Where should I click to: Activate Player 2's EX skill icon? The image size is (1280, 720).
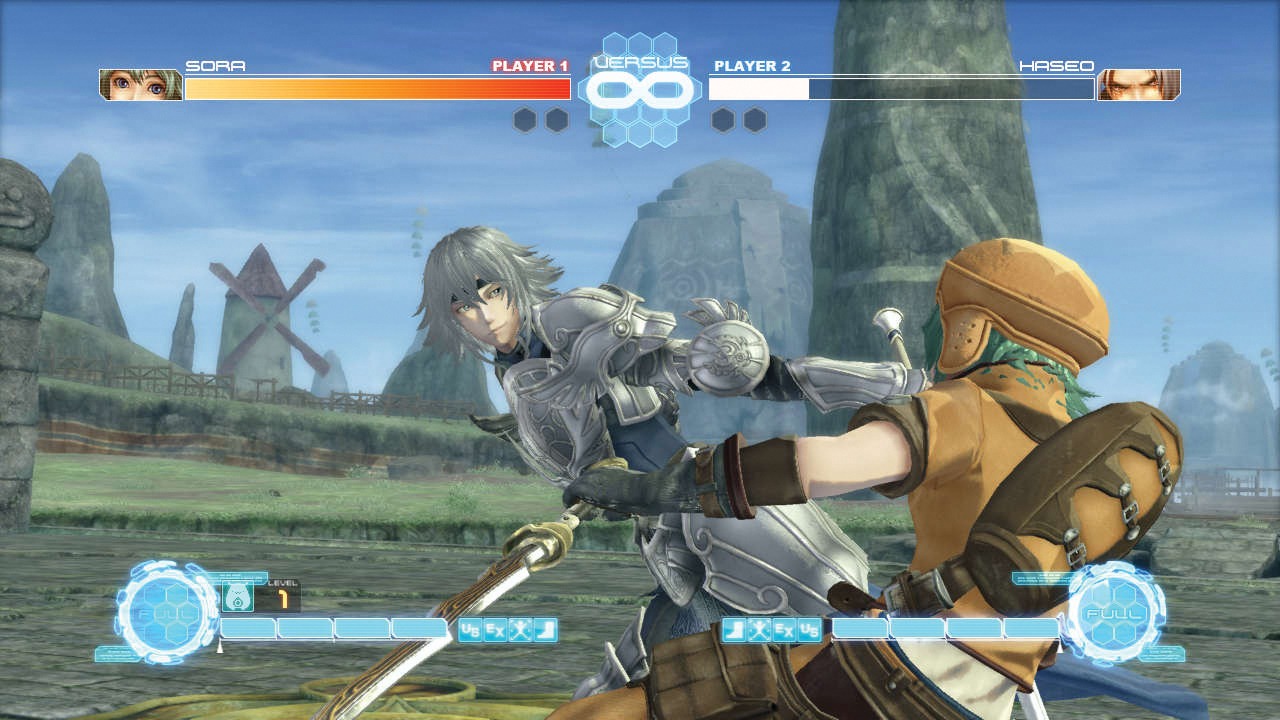coord(784,630)
